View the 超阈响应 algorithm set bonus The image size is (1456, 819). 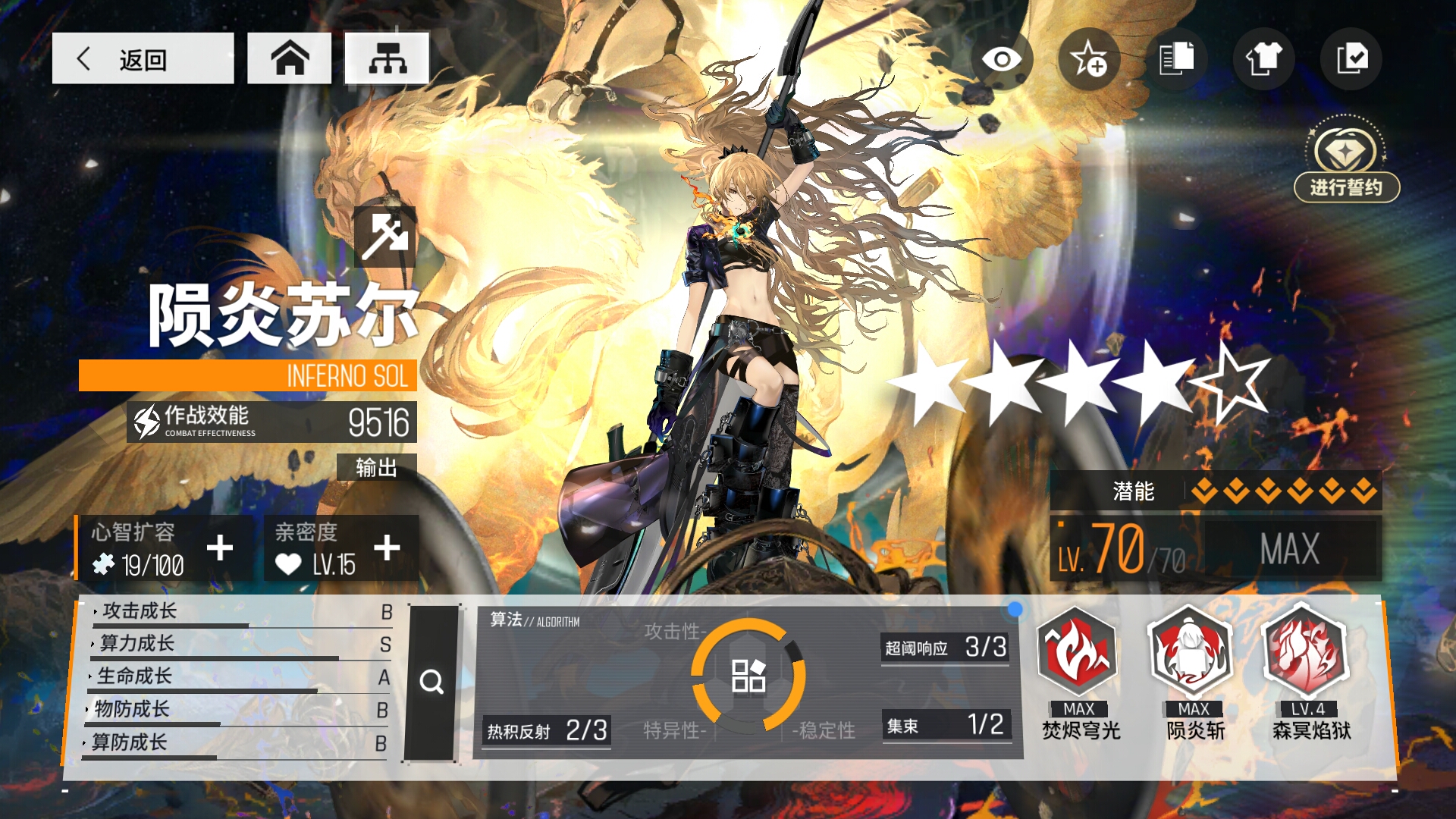945,648
